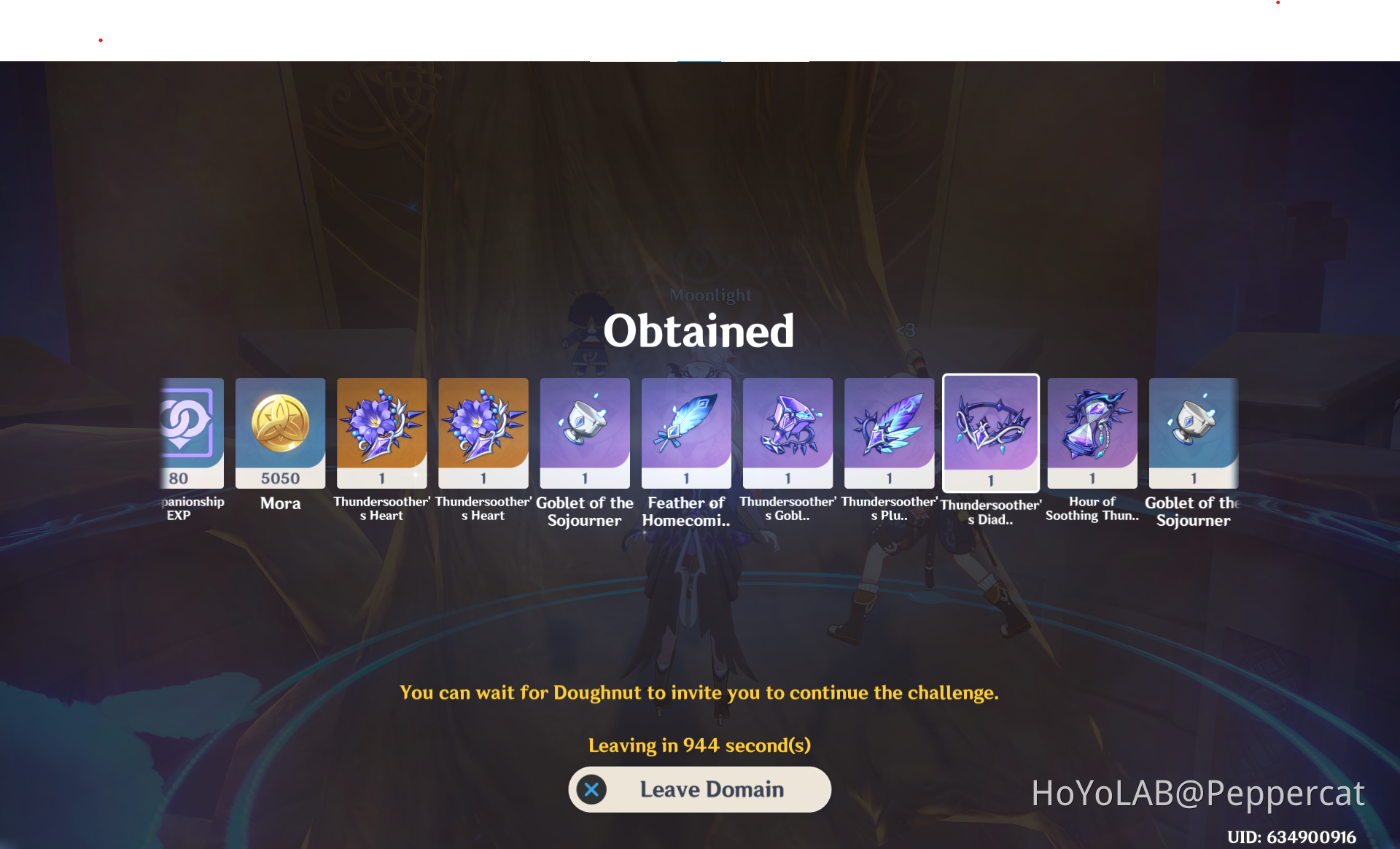Image resolution: width=1400 pixels, height=849 pixels.
Task: Select the Mora reward icon
Action: point(280,433)
